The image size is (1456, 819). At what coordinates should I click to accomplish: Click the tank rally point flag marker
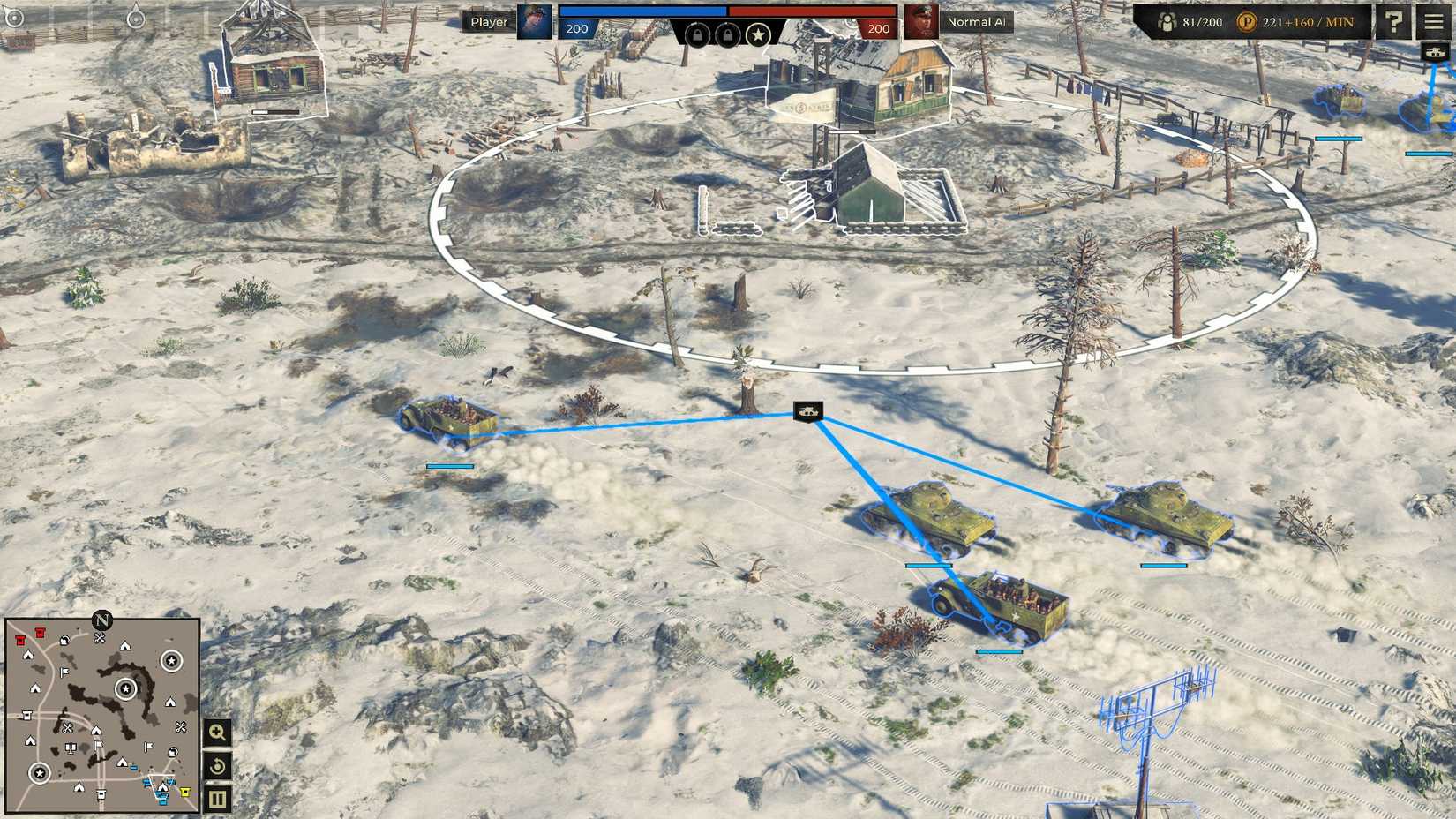807,411
